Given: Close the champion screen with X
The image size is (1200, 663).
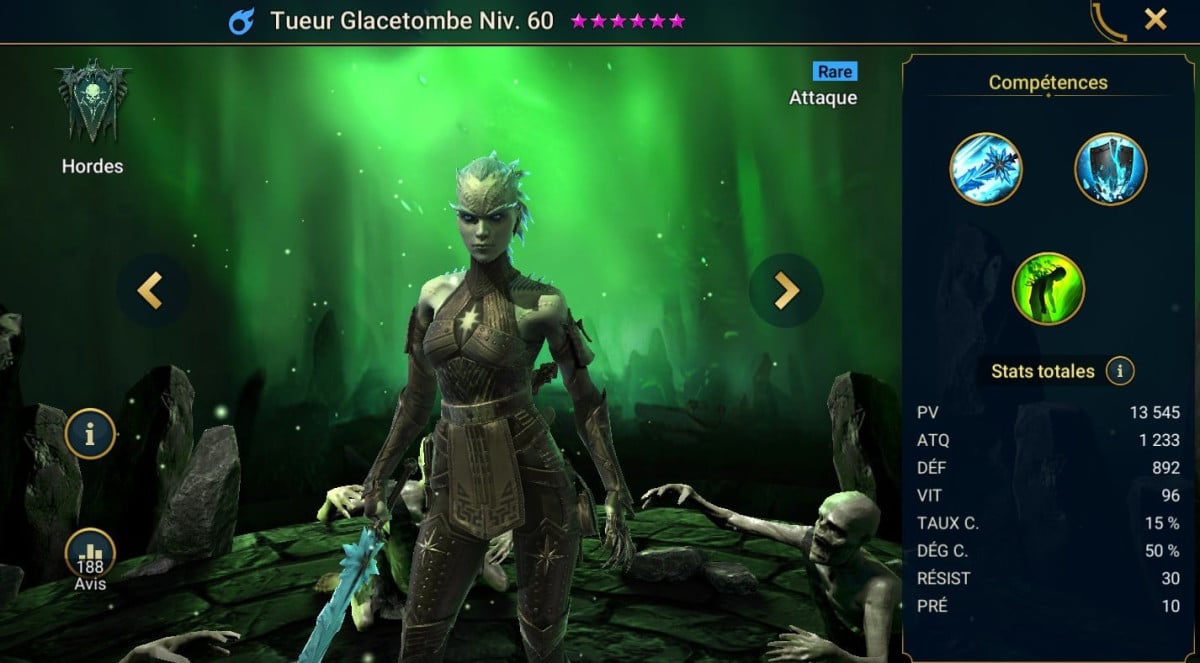Looking at the screenshot, I should click(x=1155, y=19).
